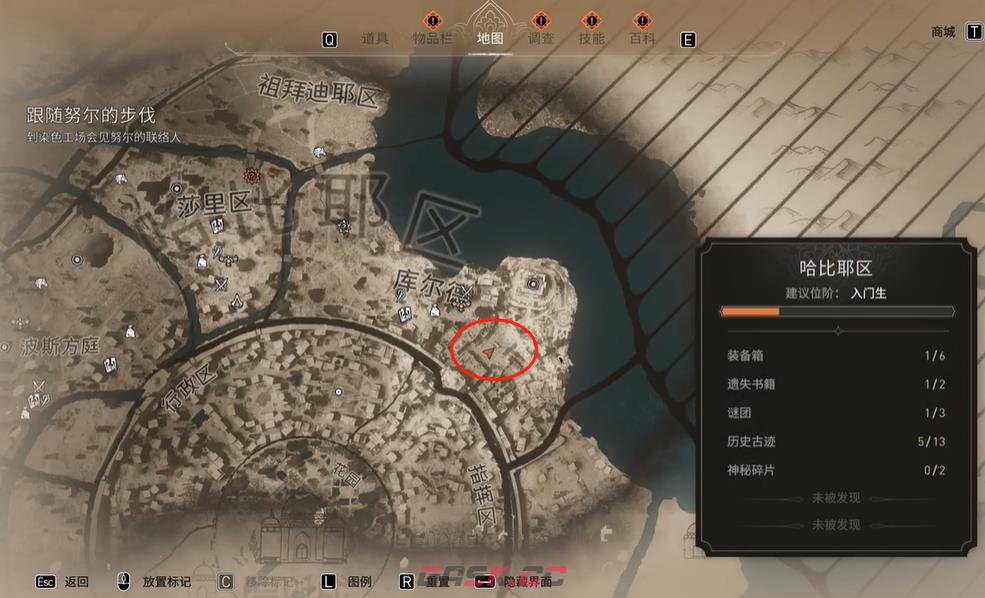985x598 pixels.
Task: Switch to the 技能 skills tab
Action: (x=591, y=39)
